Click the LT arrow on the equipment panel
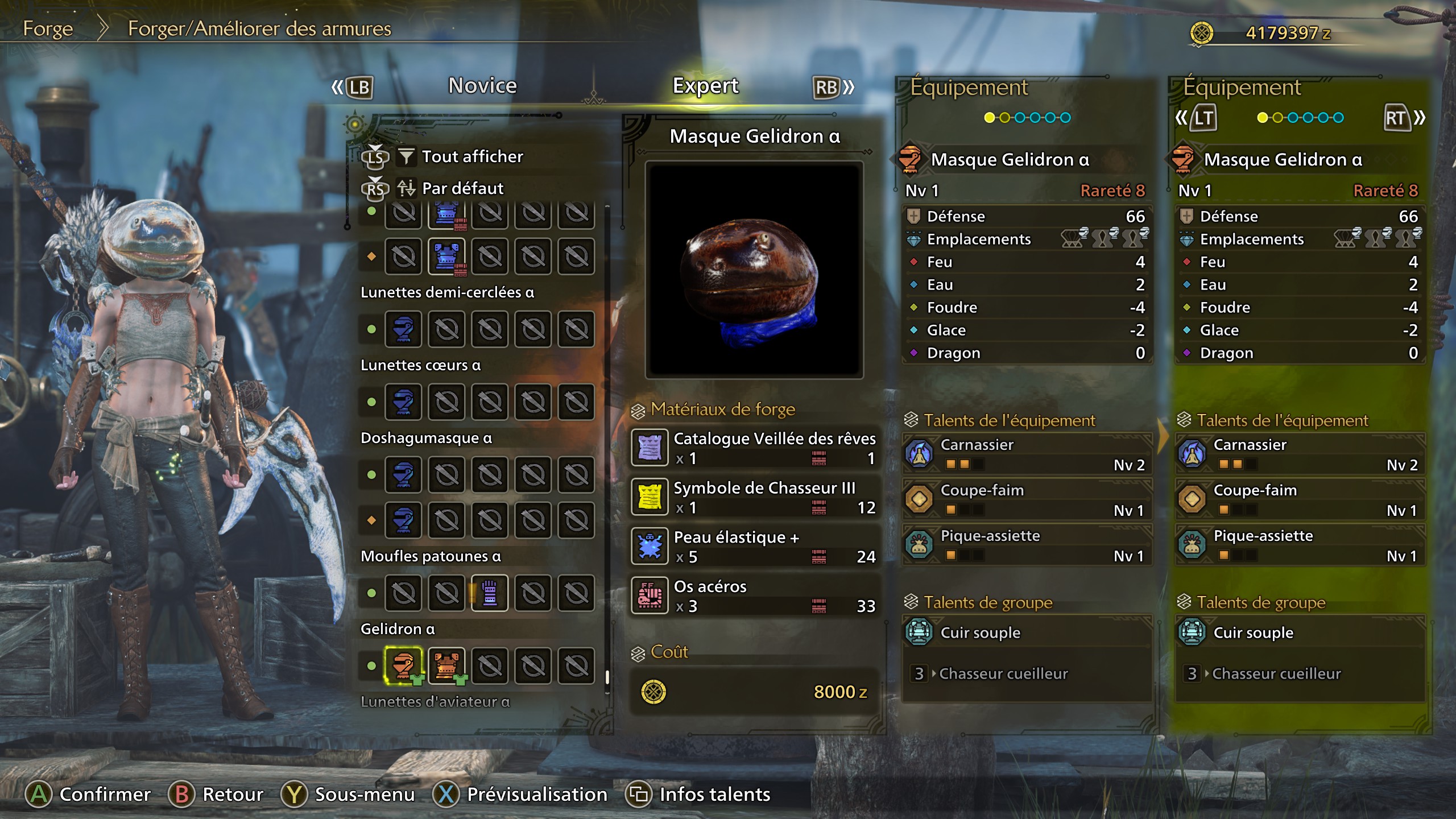 point(1205,118)
